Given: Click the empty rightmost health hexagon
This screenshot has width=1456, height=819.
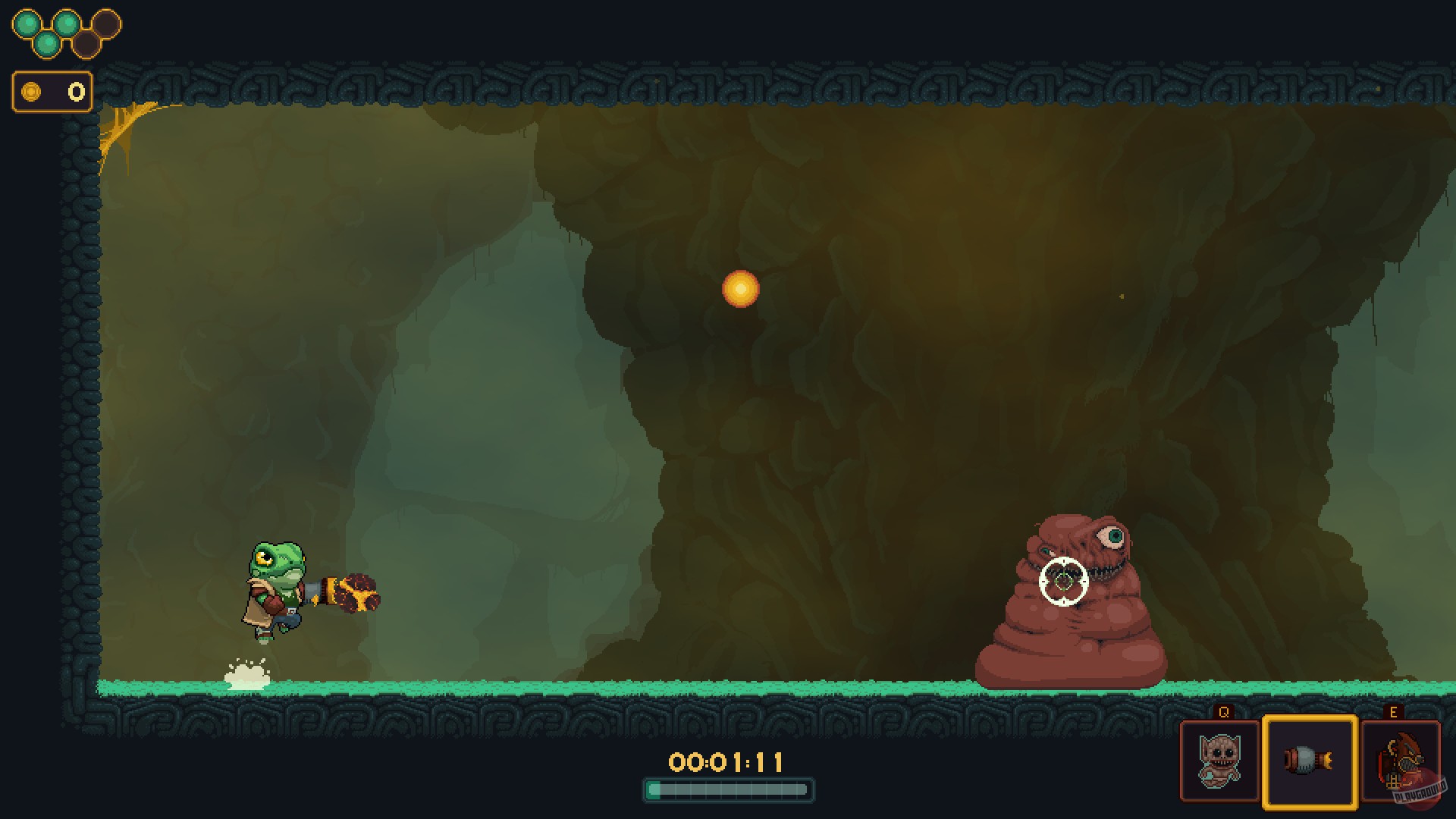Looking at the screenshot, I should click(x=108, y=23).
